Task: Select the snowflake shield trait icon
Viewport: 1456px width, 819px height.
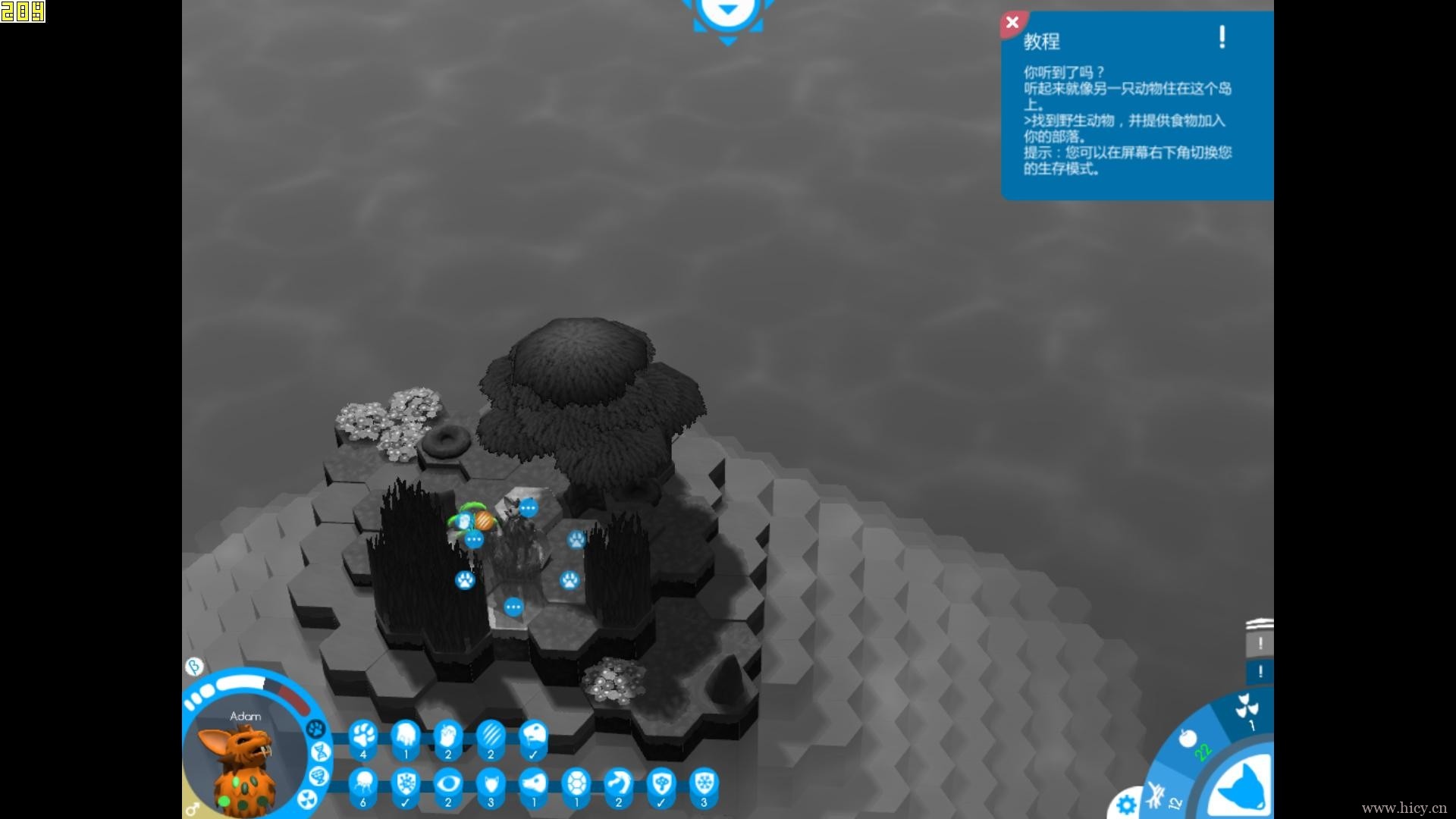Action: (704, 783)
